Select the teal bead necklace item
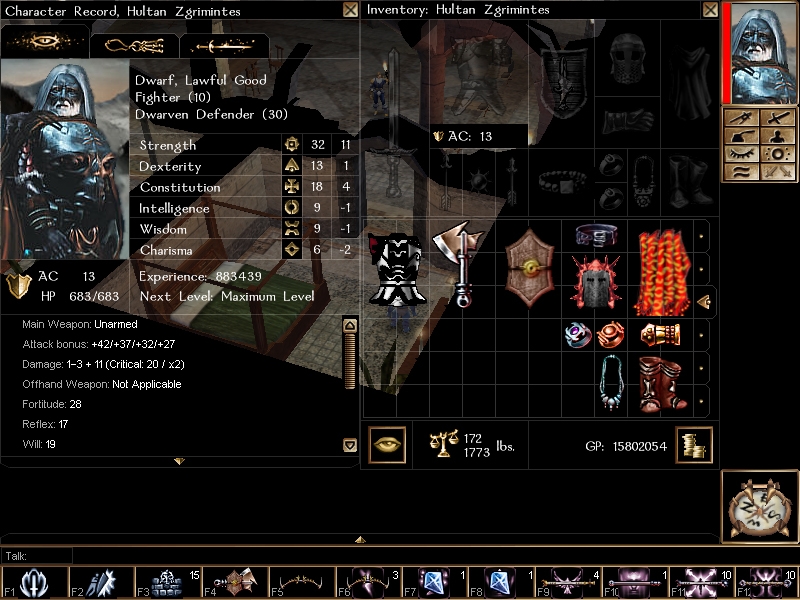Viewport: 800px width, 600px height. point(609,383)
